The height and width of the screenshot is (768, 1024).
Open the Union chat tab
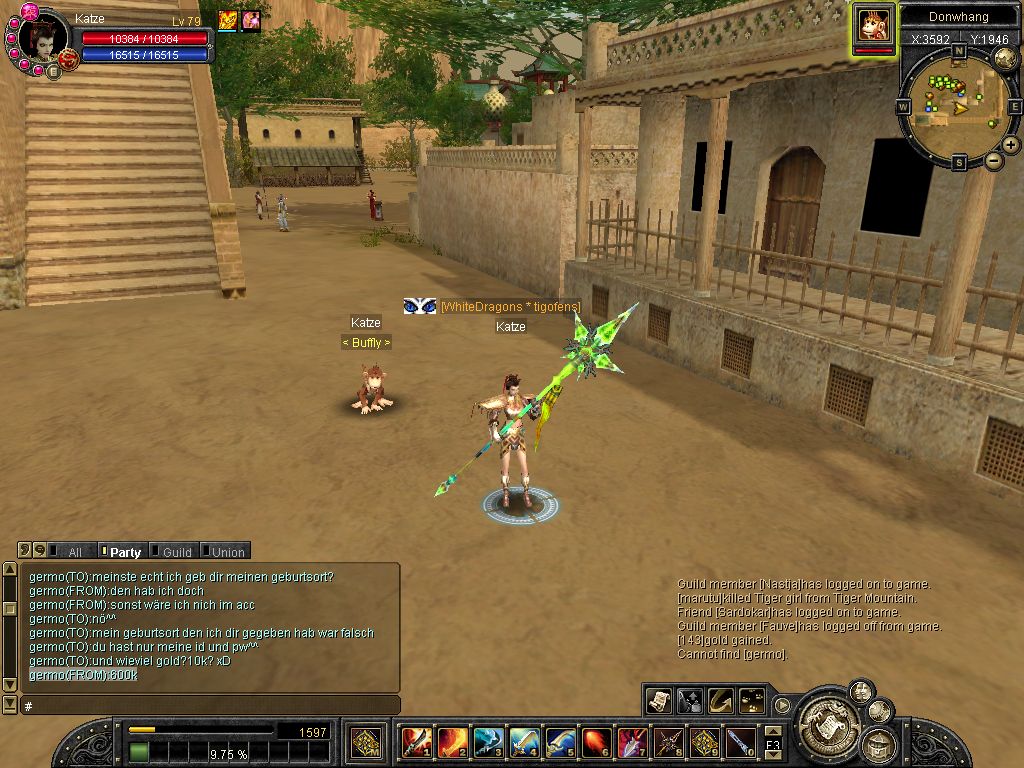coord(227,551)
